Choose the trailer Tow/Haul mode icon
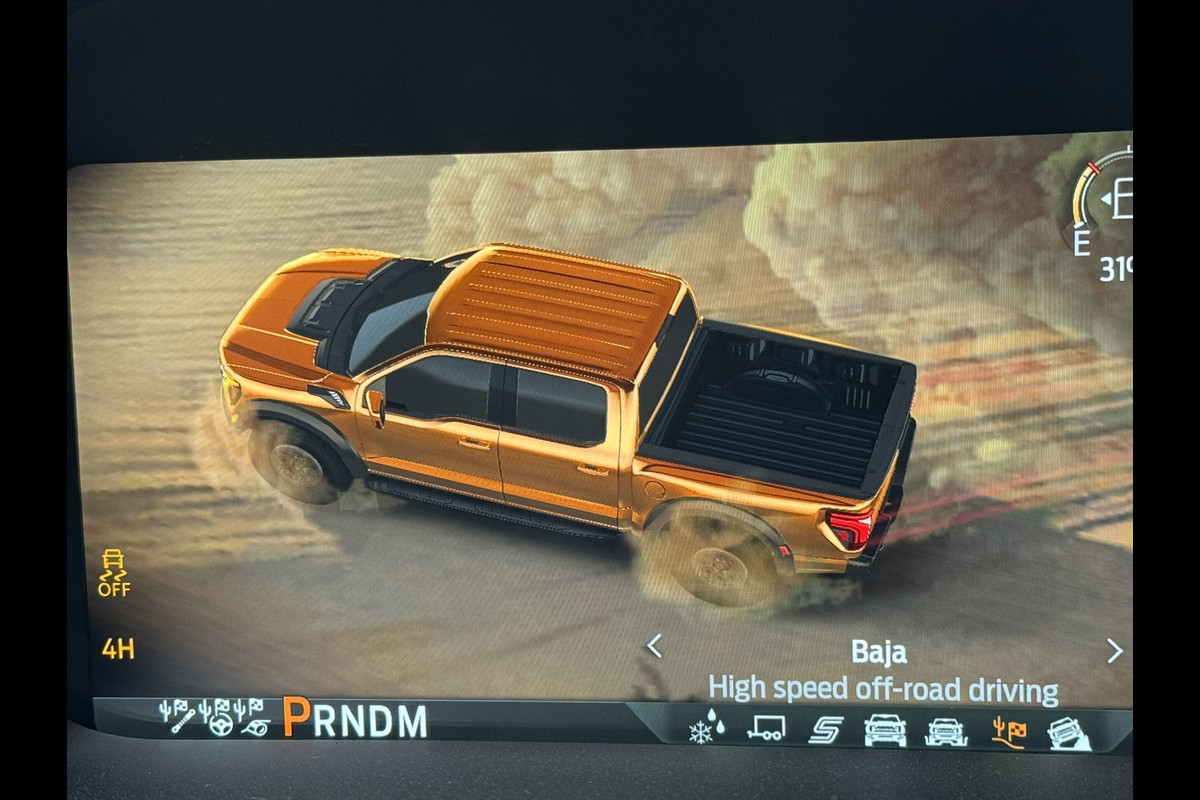 [x=766, y=728]
